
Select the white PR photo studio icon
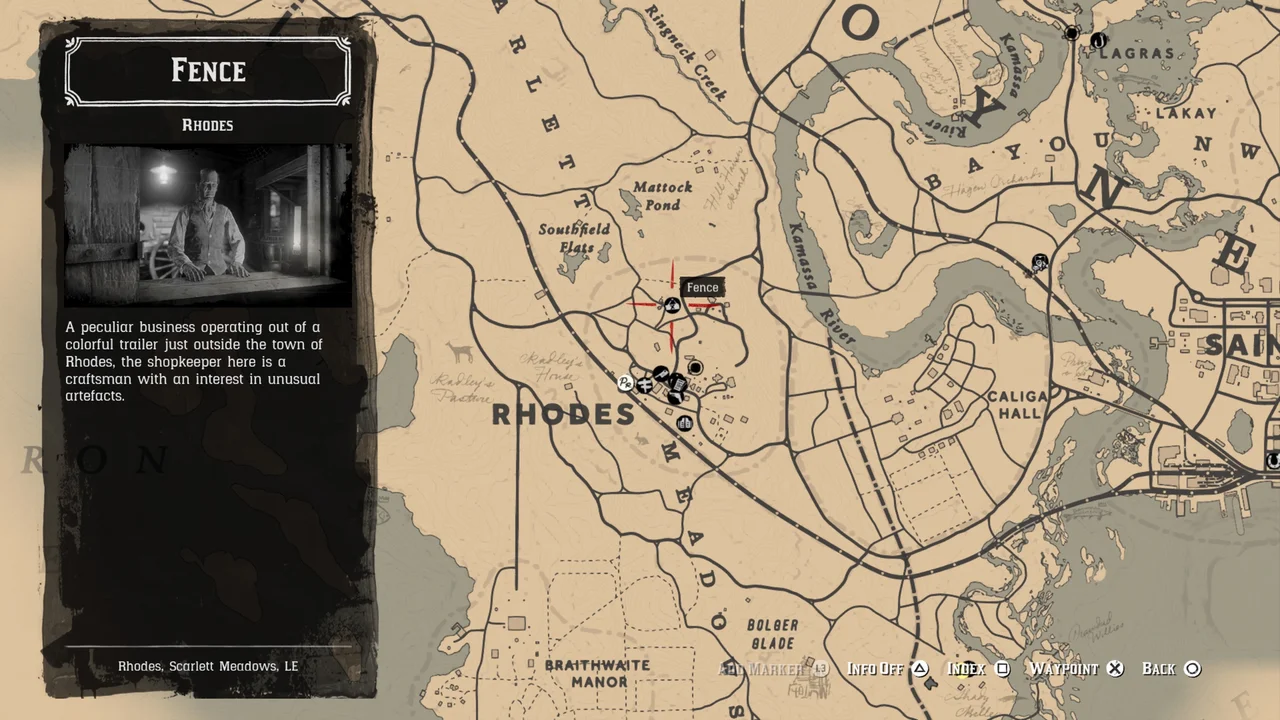pyautogui.click(x=625, y=384)
